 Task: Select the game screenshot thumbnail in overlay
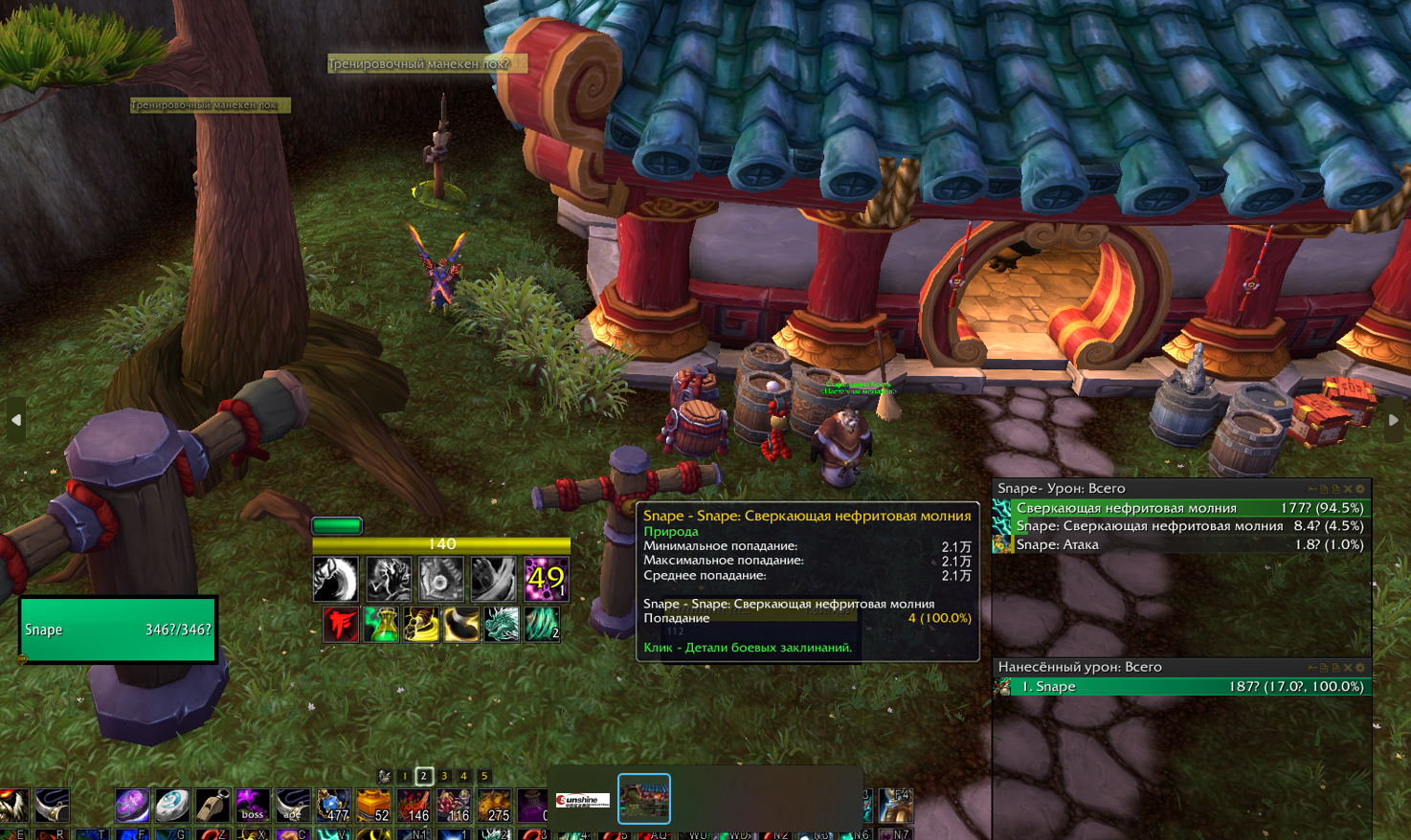[644, 799]
